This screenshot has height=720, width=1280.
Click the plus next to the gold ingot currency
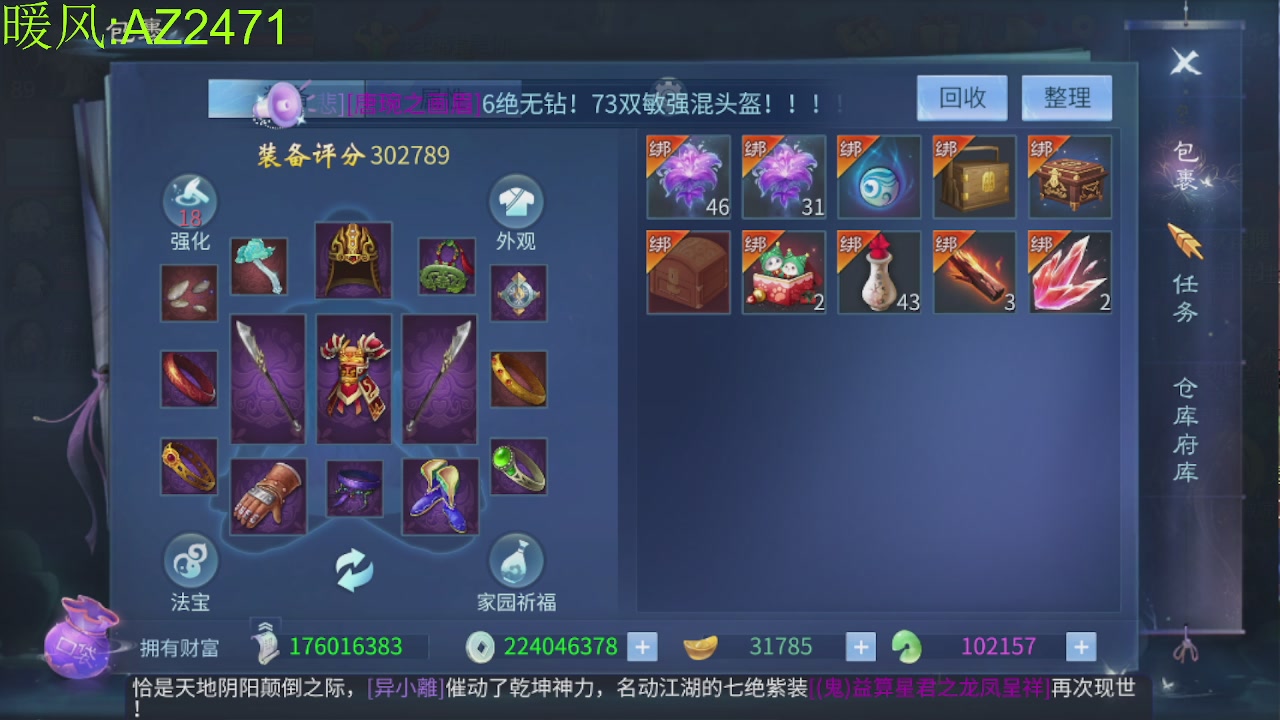[x=860, y=646]
